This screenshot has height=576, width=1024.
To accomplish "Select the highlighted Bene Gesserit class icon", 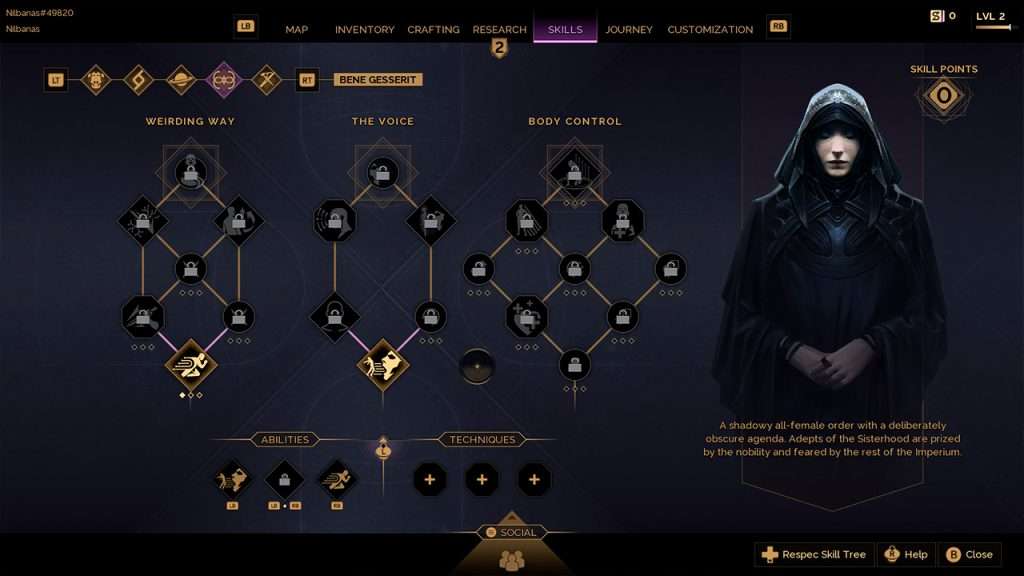I will (224, 80).
